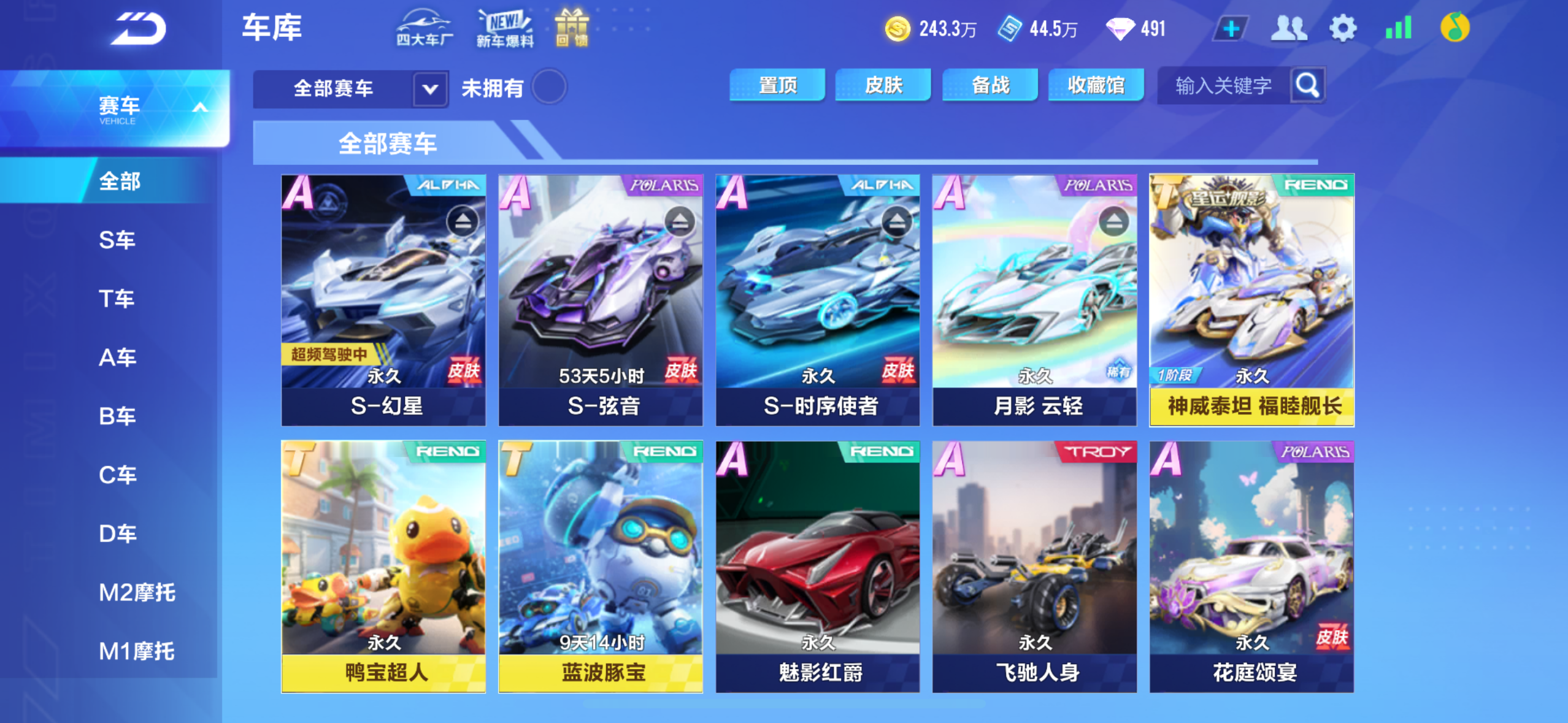Select the S-幻星 car card
The image size is (1568, 723).
[x=383, y=300]
